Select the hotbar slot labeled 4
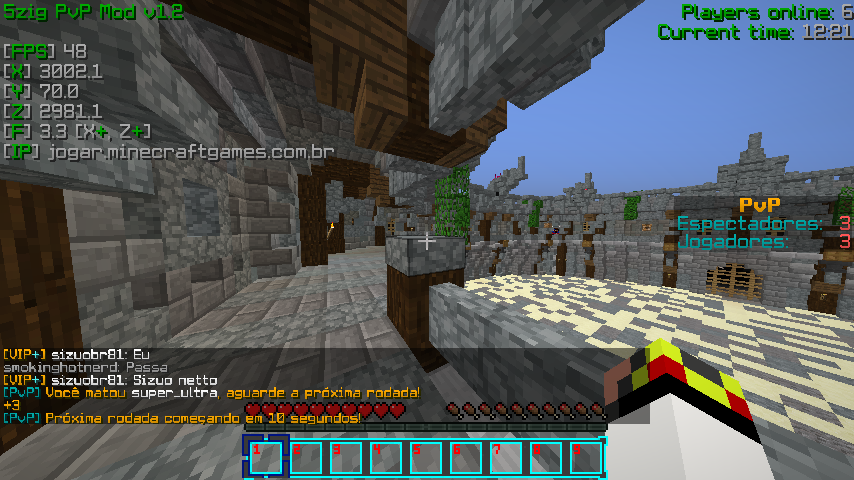Viewport: 854px width, 480px height. [x=385, y=457]
